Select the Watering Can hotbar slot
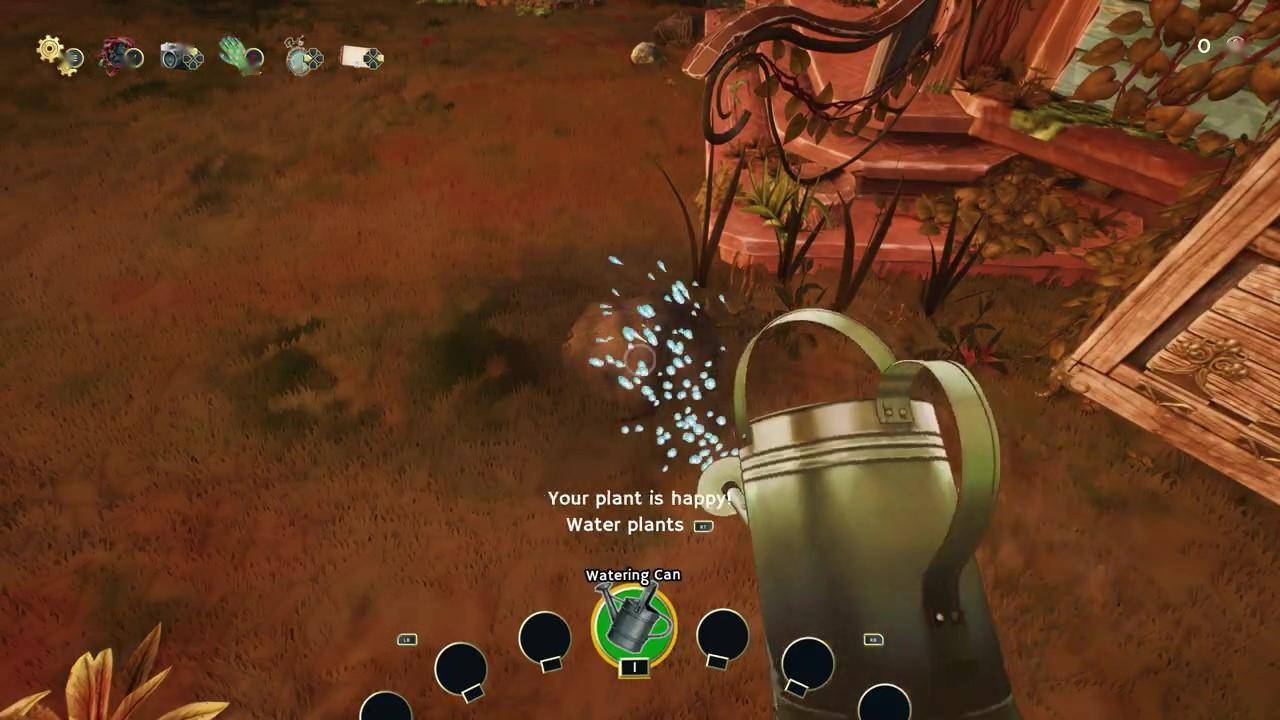The width and height of the screenshot is (1280, 720). coord(633,626)
